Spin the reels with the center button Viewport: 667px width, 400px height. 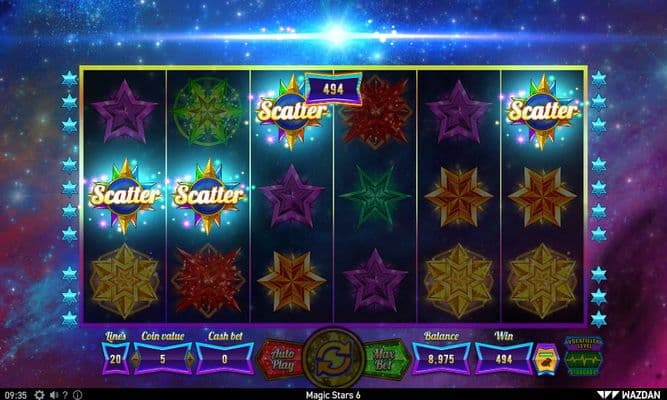coord(334,357)
